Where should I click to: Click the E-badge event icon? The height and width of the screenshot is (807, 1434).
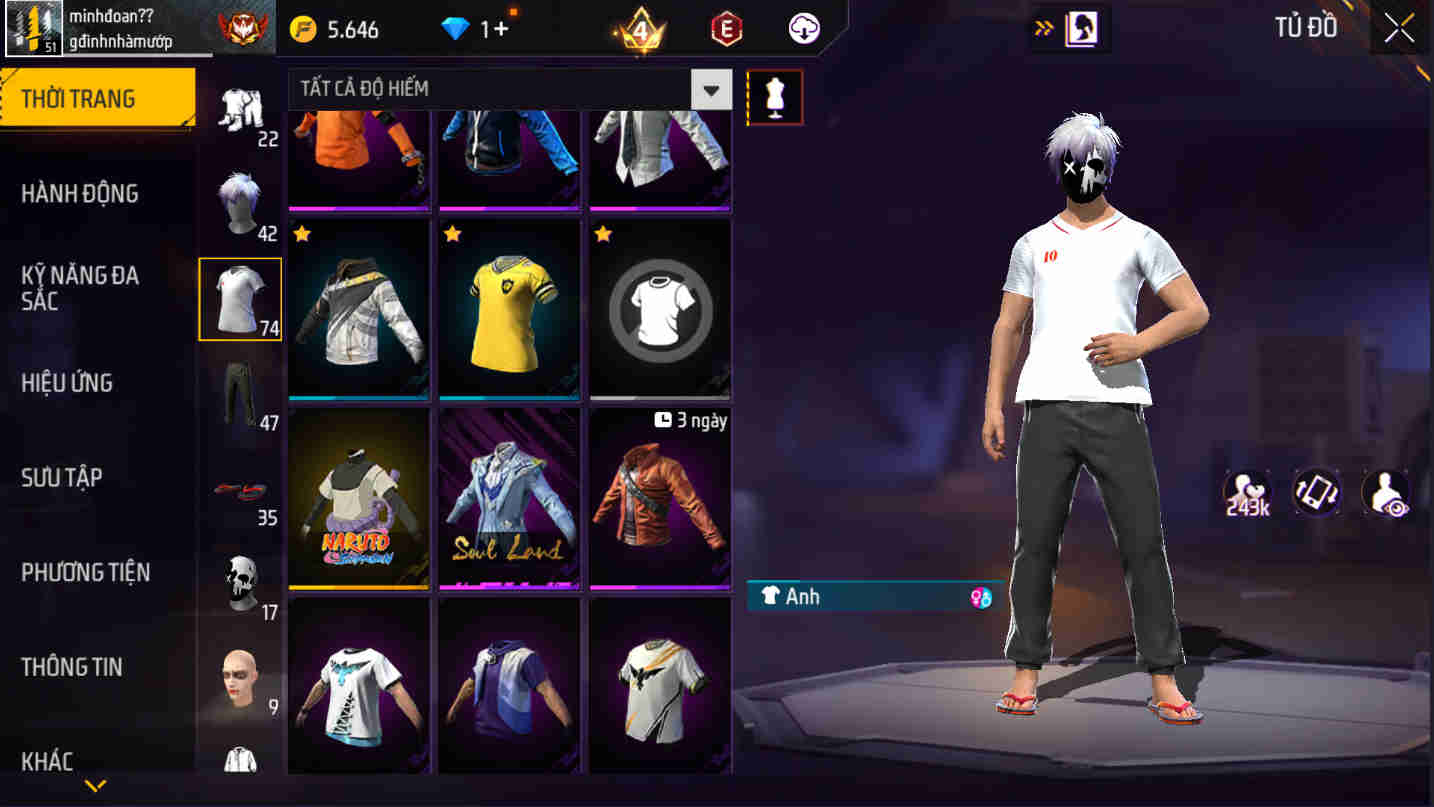click(x=723, y=29)
